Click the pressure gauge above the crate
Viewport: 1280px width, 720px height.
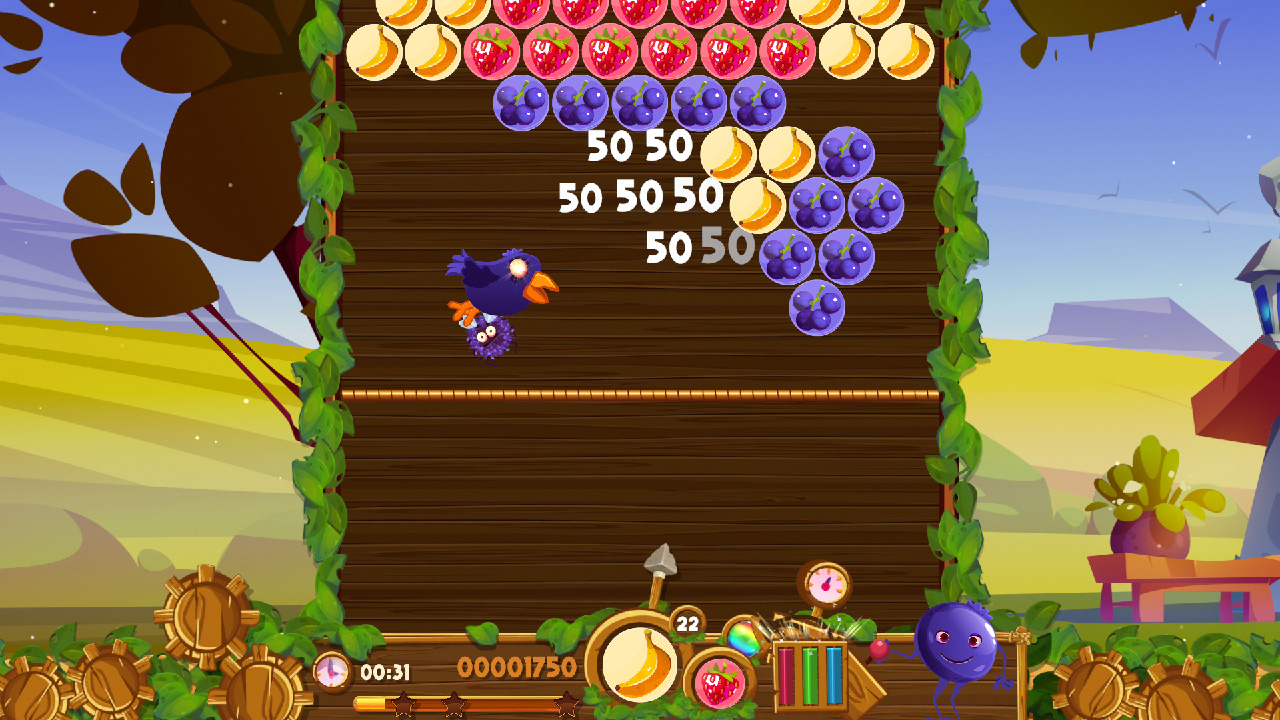pos(826,583)
